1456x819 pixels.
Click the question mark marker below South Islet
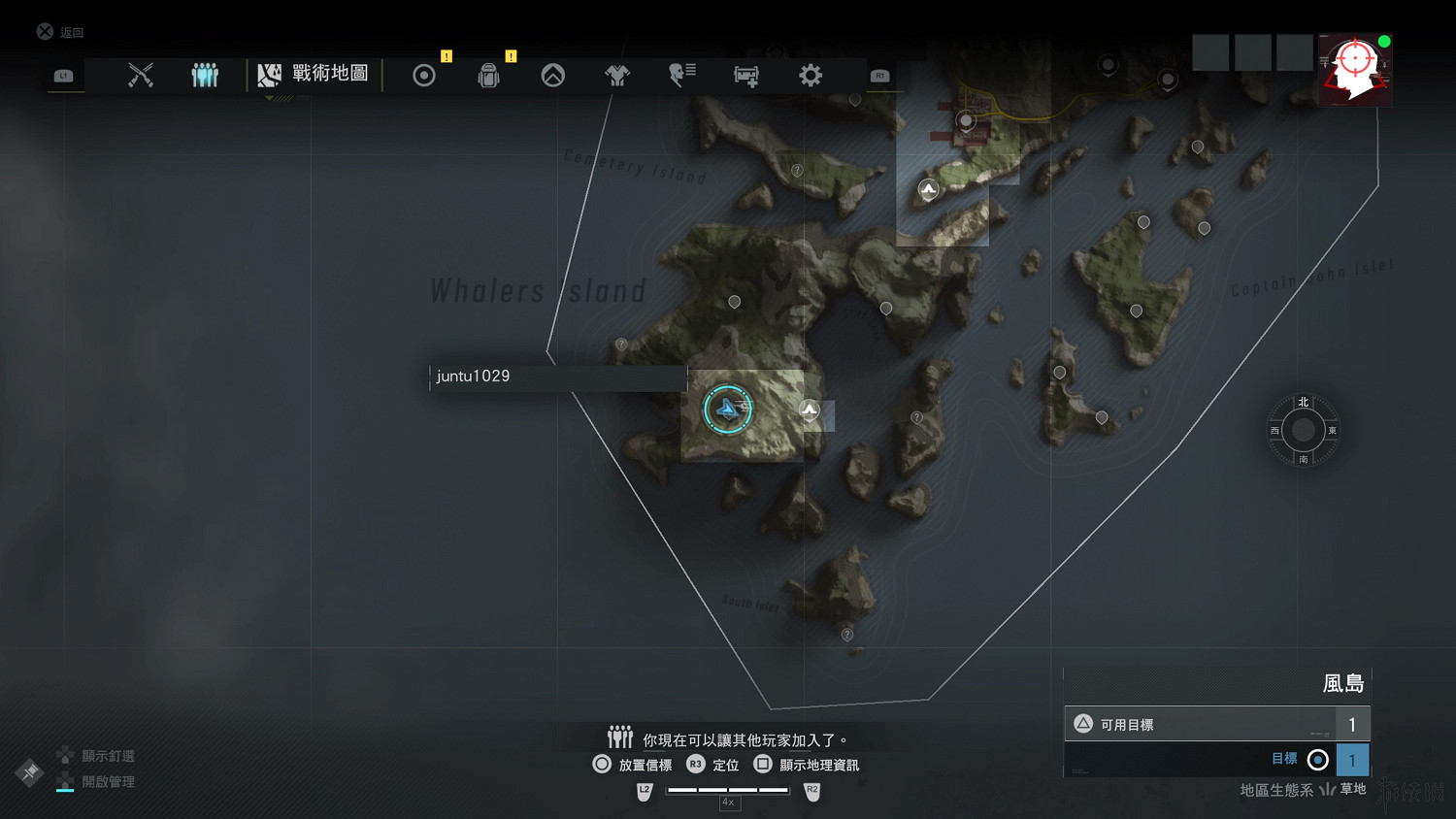[847, 635]
